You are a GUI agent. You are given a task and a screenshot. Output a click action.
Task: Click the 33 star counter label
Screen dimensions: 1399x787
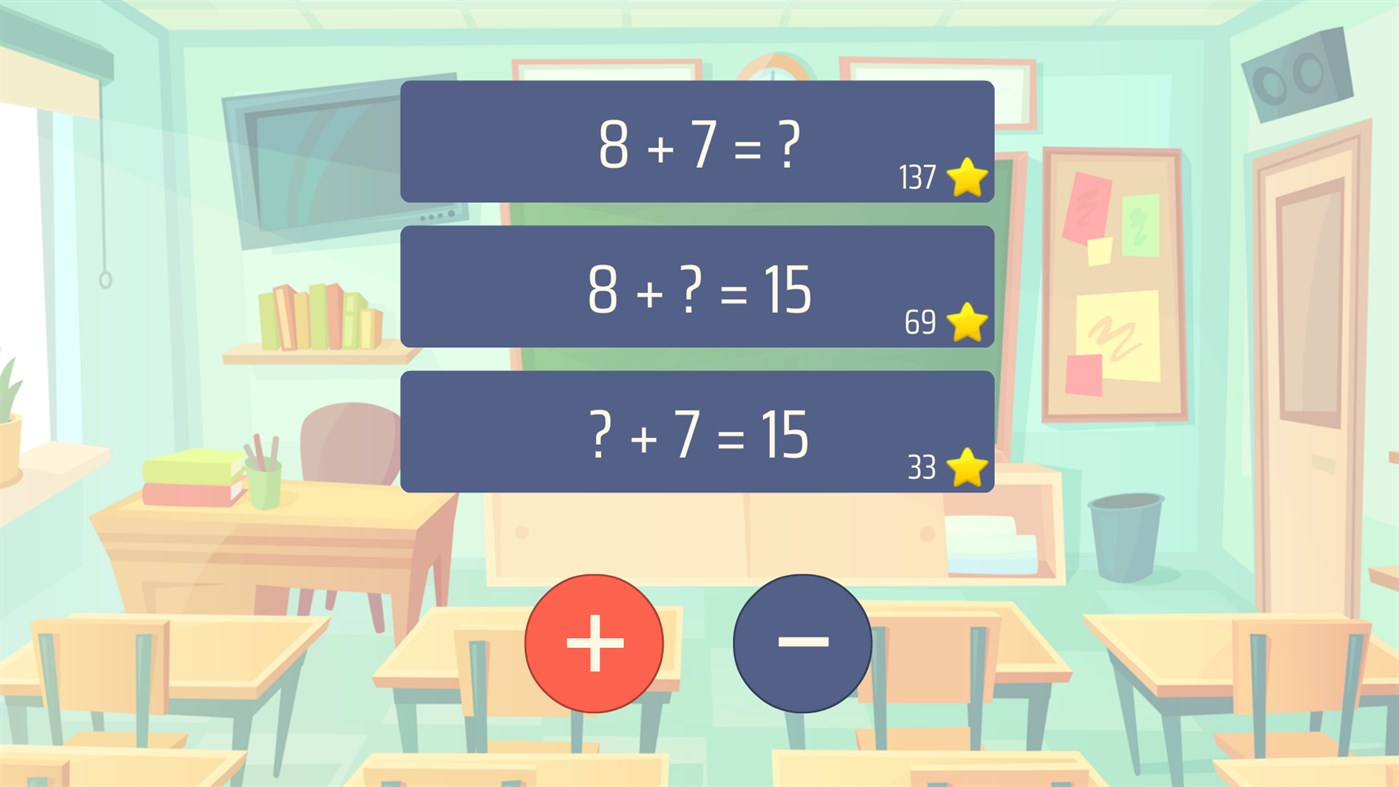923,465
